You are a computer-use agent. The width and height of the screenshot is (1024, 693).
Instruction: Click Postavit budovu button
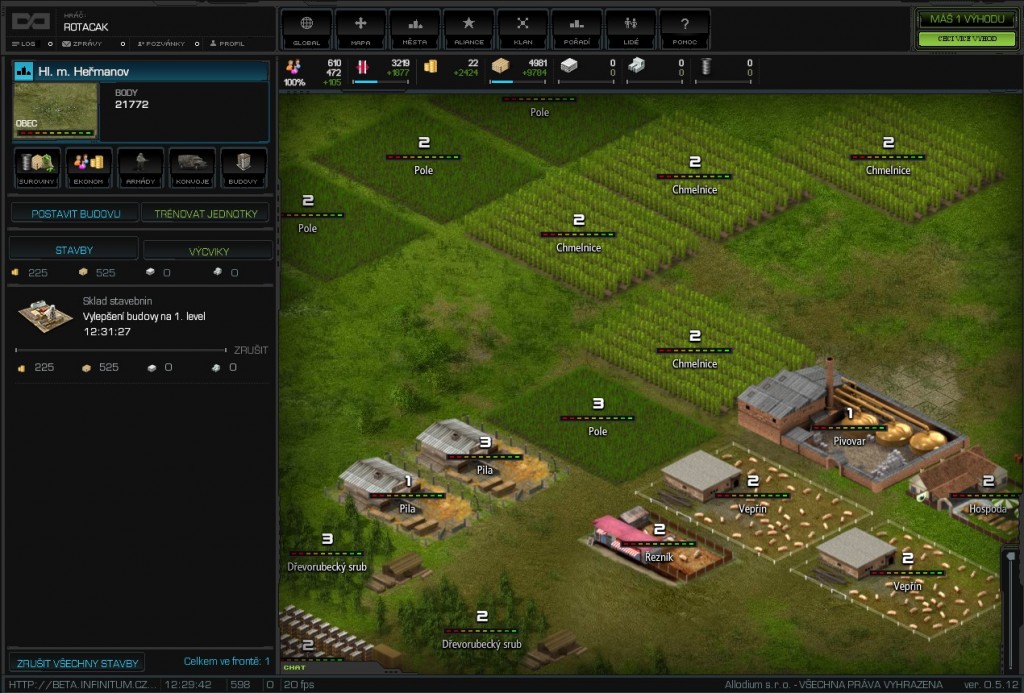tap(76, 214)
